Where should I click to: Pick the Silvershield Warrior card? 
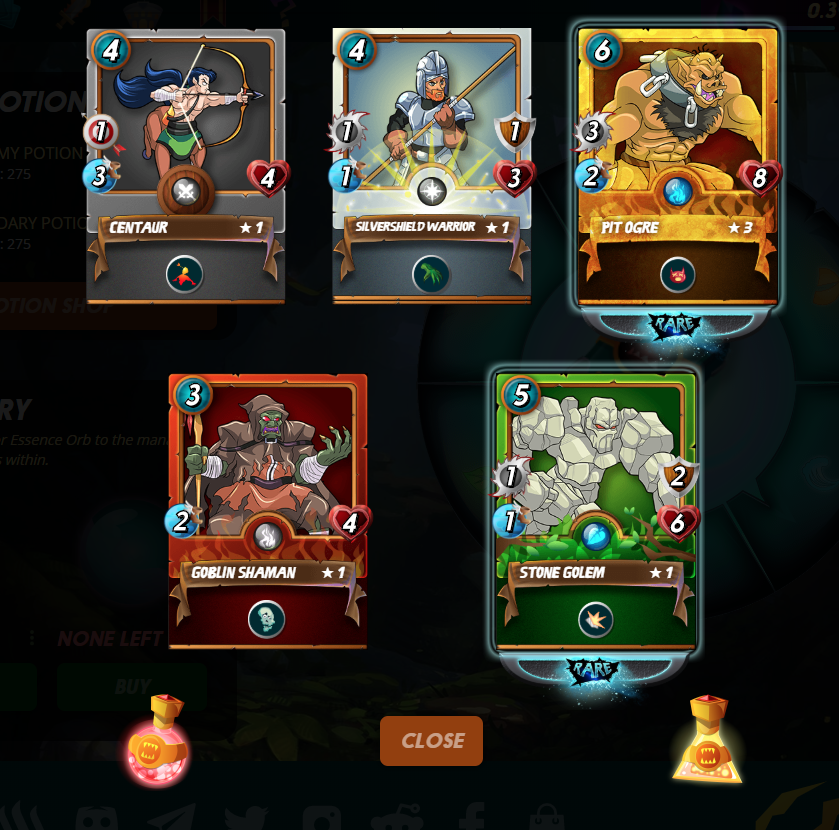(431, 165)
